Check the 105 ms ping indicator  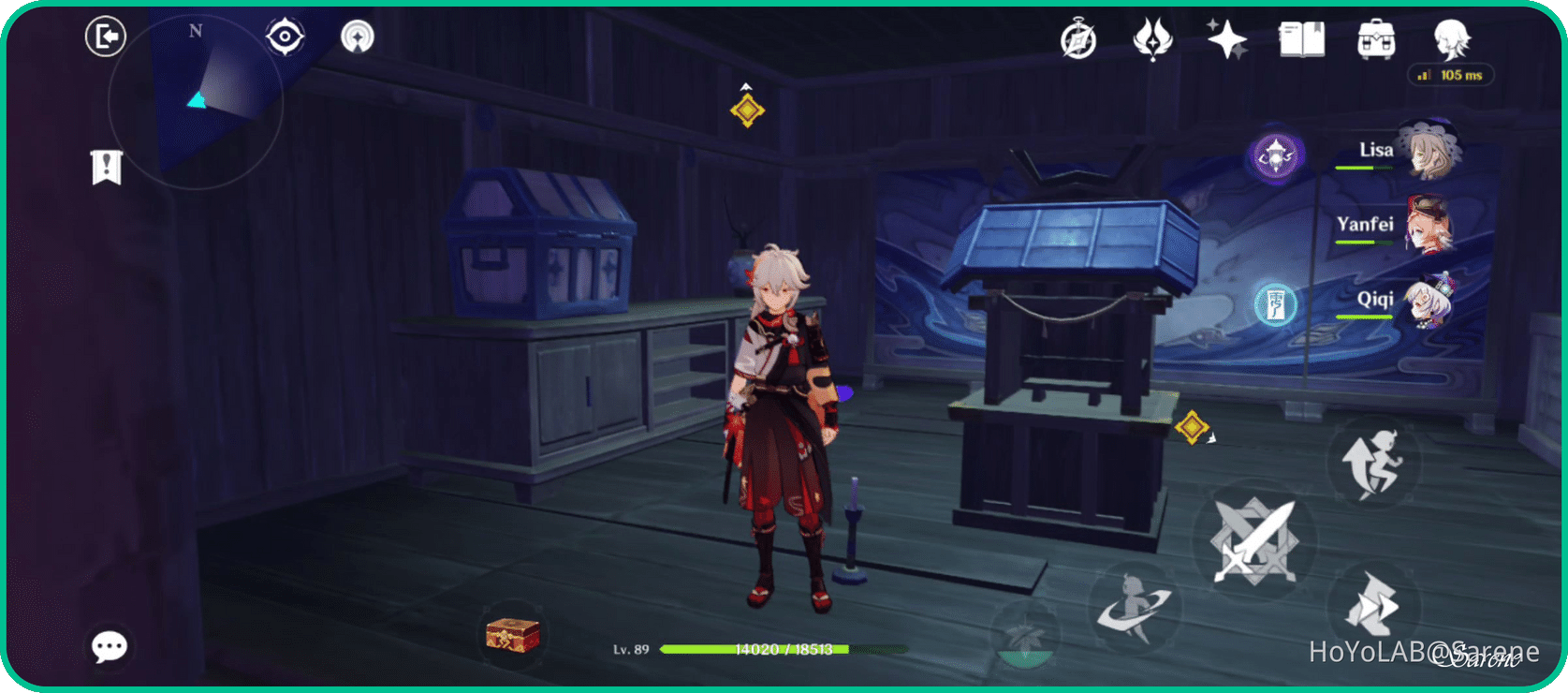(x=1452, y=75)
